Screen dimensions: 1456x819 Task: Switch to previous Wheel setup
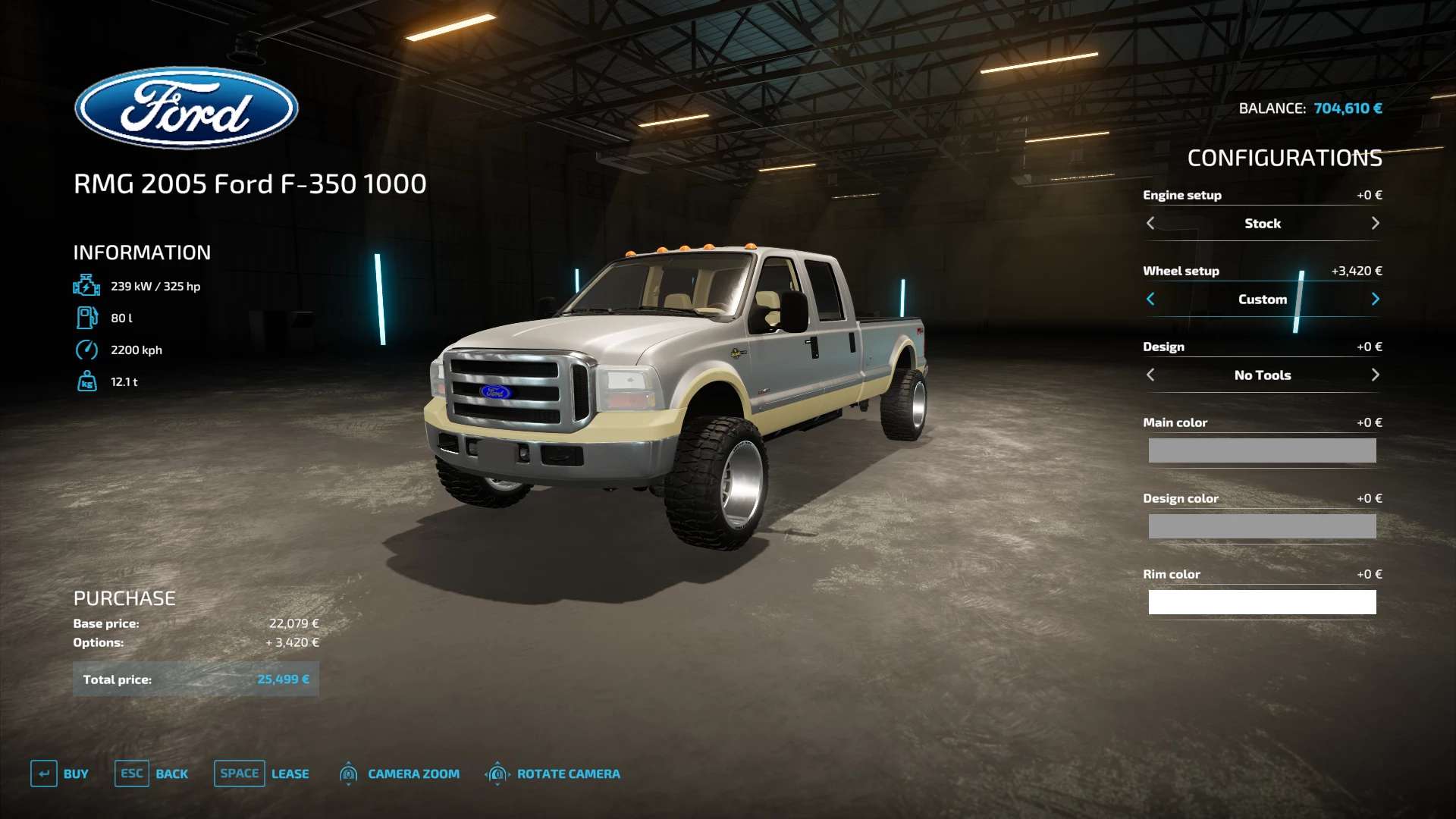pos(1150,299)
